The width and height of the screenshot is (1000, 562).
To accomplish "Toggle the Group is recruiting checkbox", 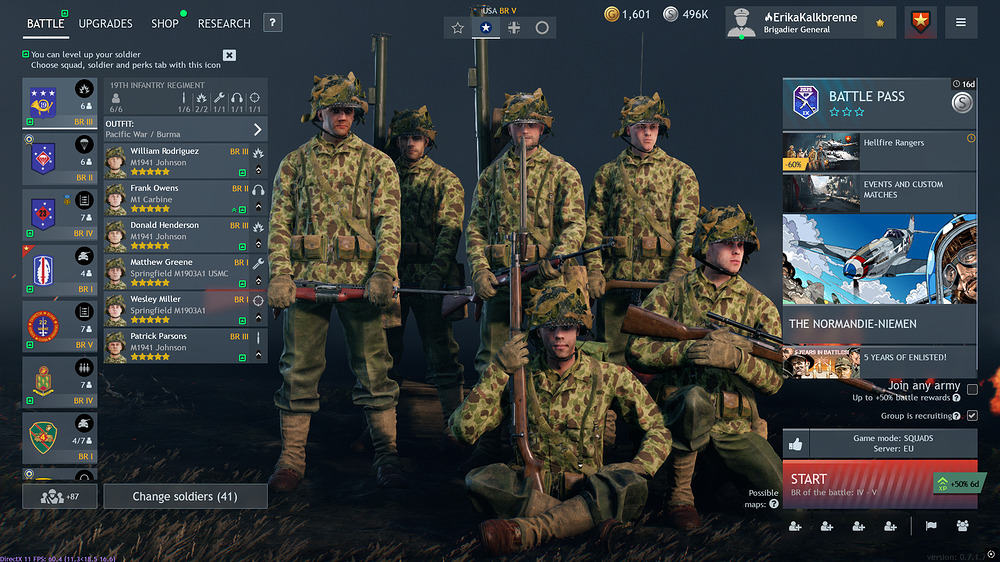I will pyautogui.click(x=972, y=415).
